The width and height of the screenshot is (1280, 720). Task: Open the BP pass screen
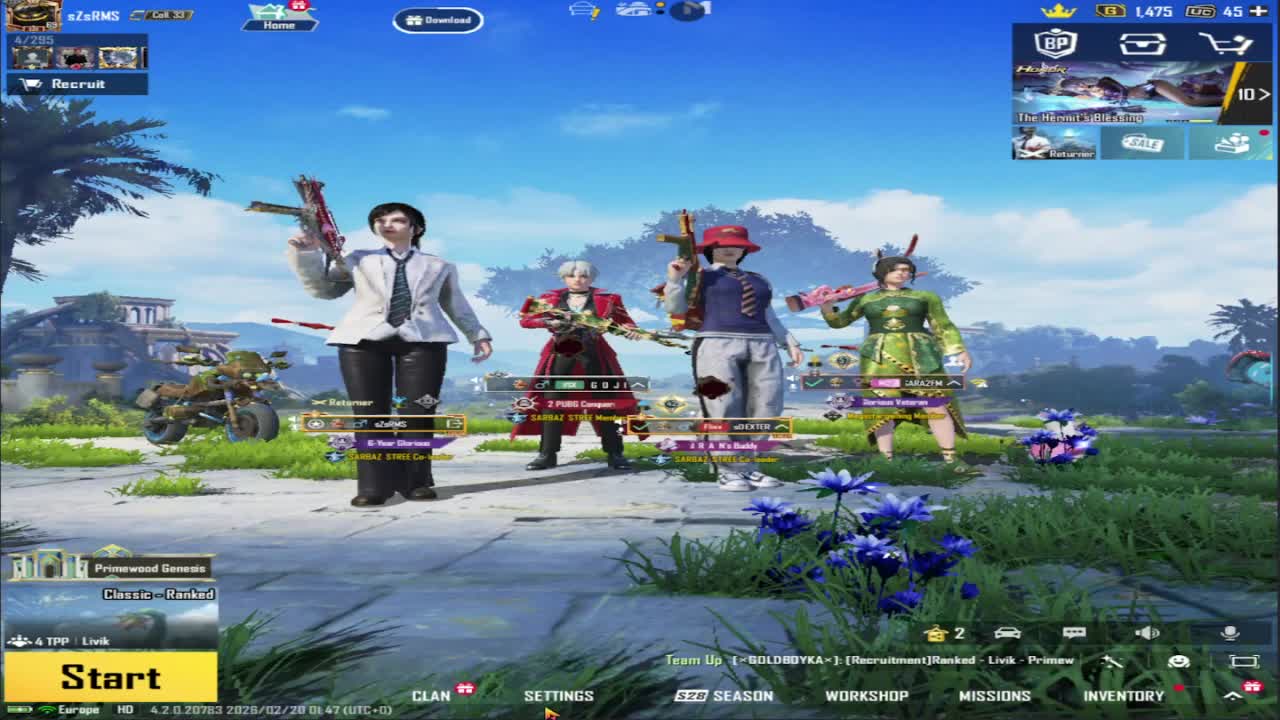tap(1055, 44)
